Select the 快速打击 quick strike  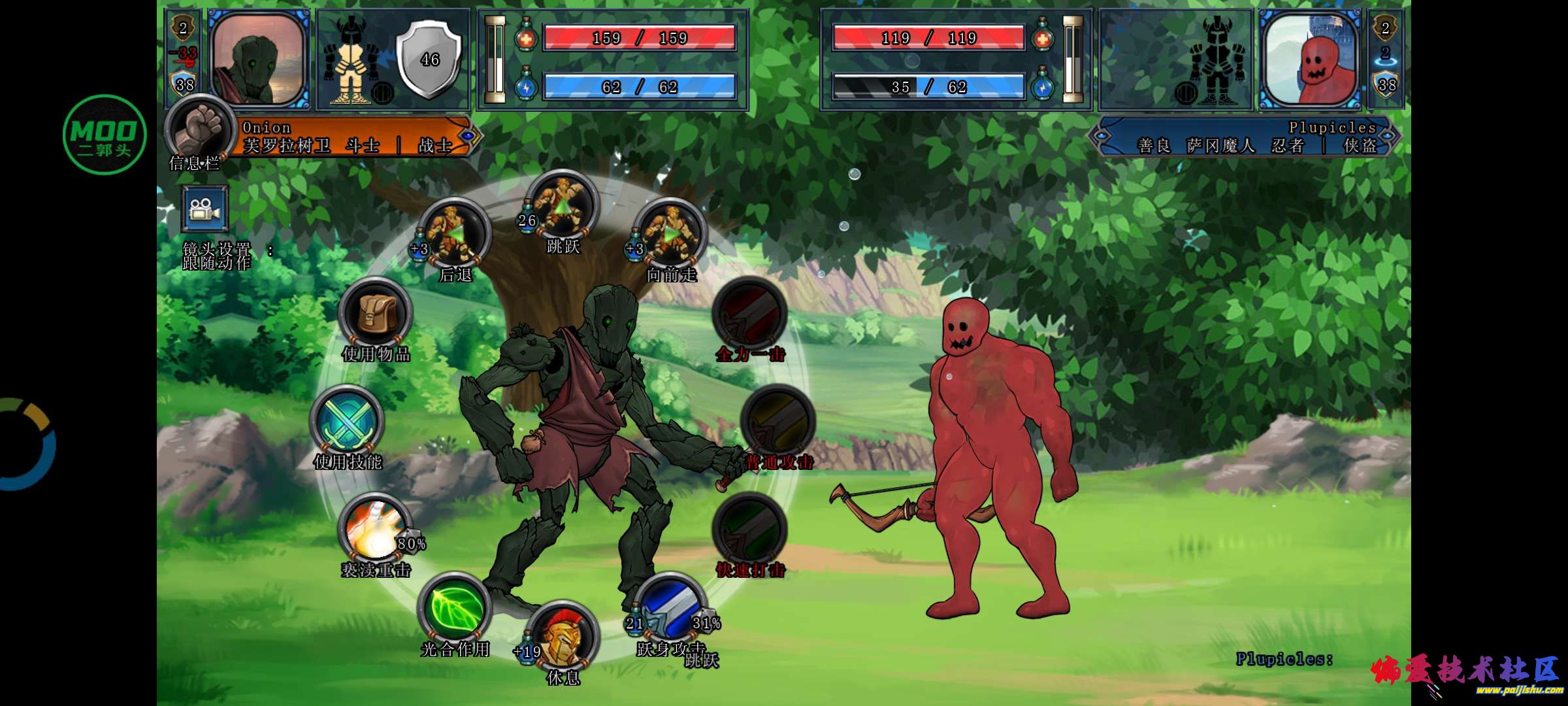pos(750,529)
